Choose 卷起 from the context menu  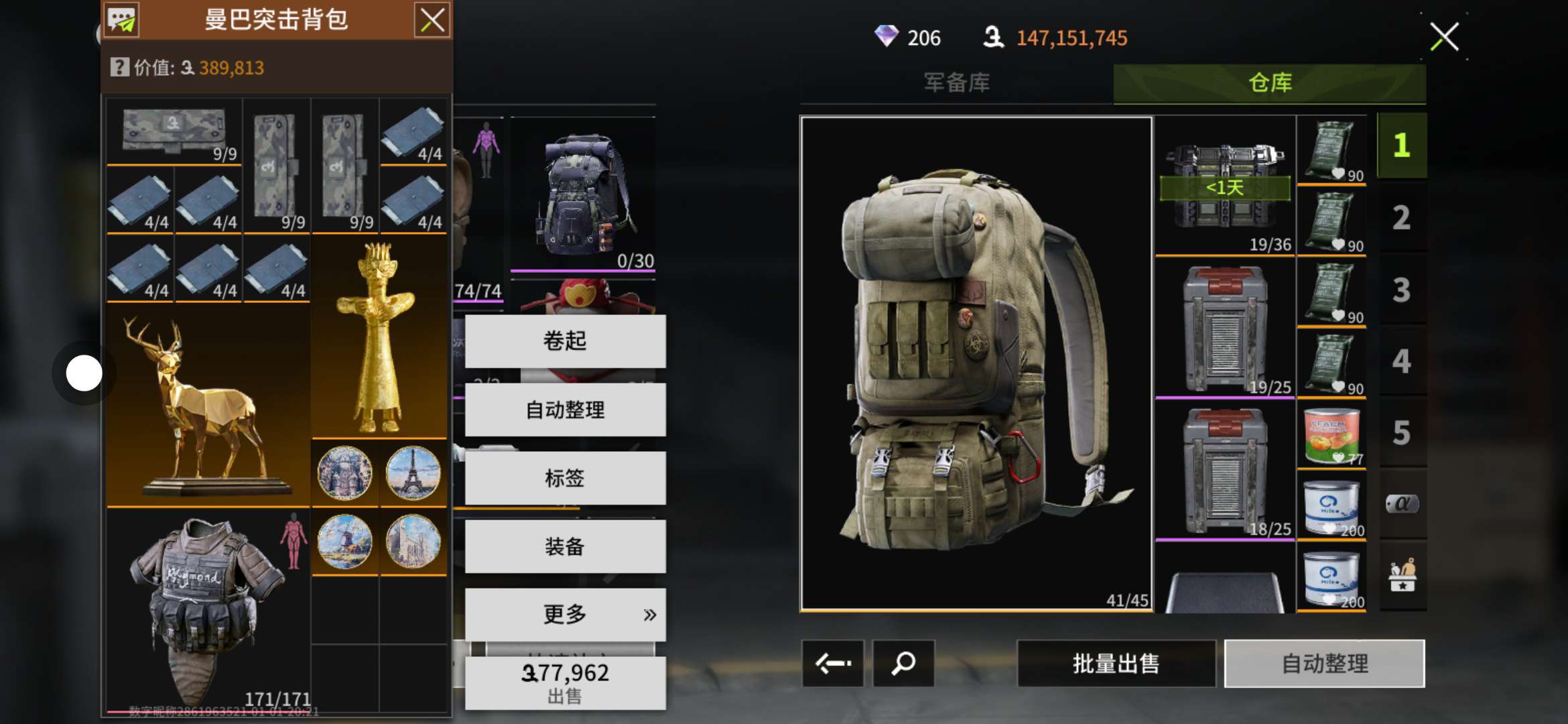(x=565, y=341)
